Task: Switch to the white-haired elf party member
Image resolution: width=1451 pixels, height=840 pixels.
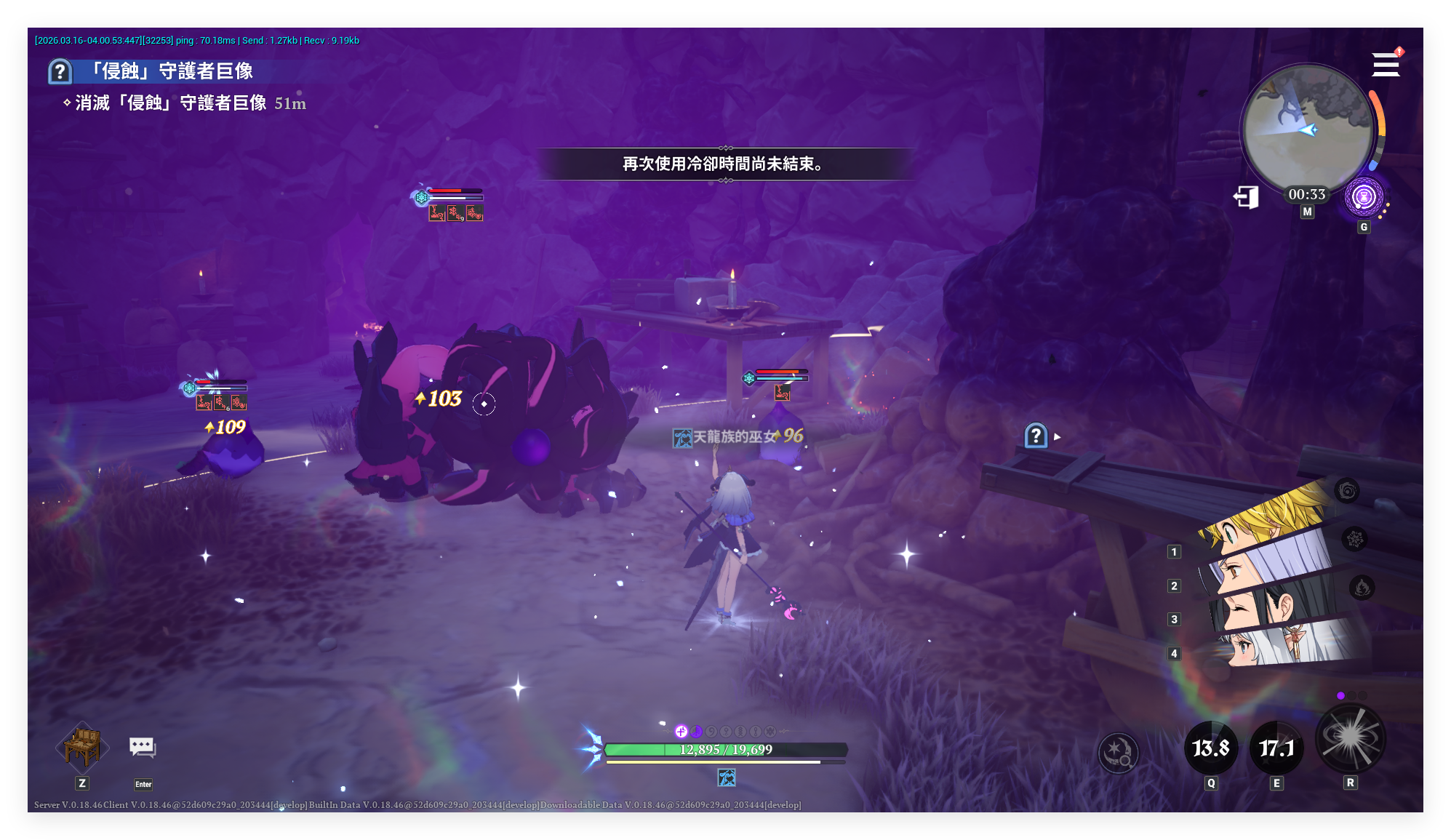Action: [x=1280, y=644]
